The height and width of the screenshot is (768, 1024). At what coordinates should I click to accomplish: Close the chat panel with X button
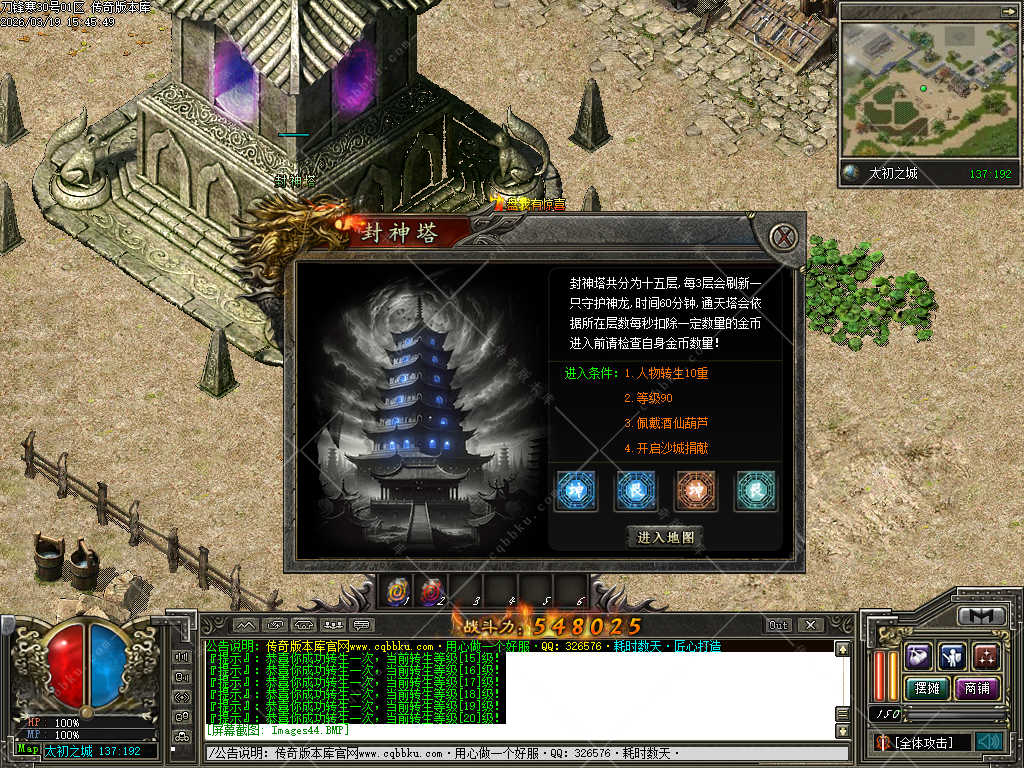[810, 625]
